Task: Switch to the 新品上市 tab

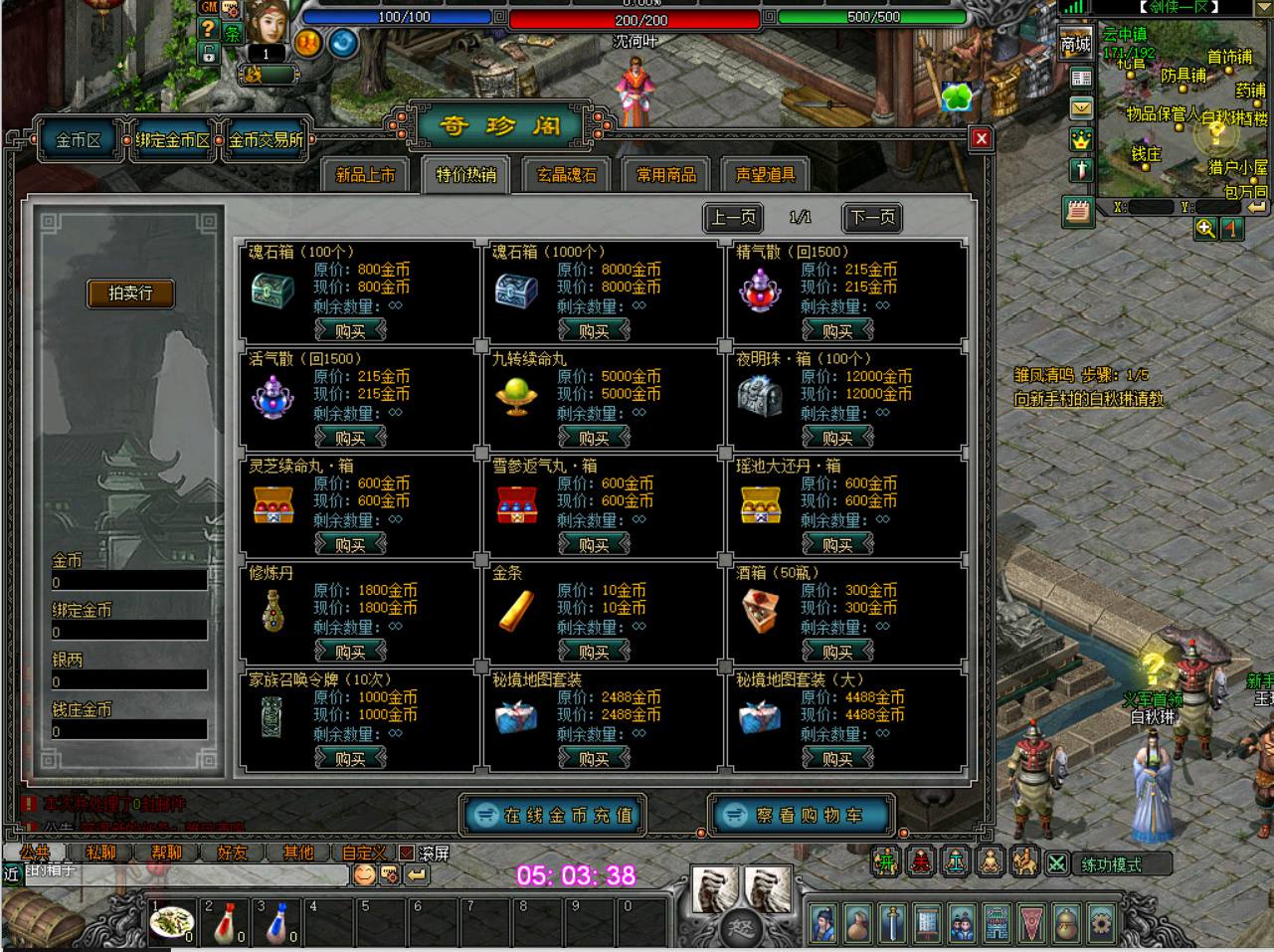Action: tap(365, 175)
